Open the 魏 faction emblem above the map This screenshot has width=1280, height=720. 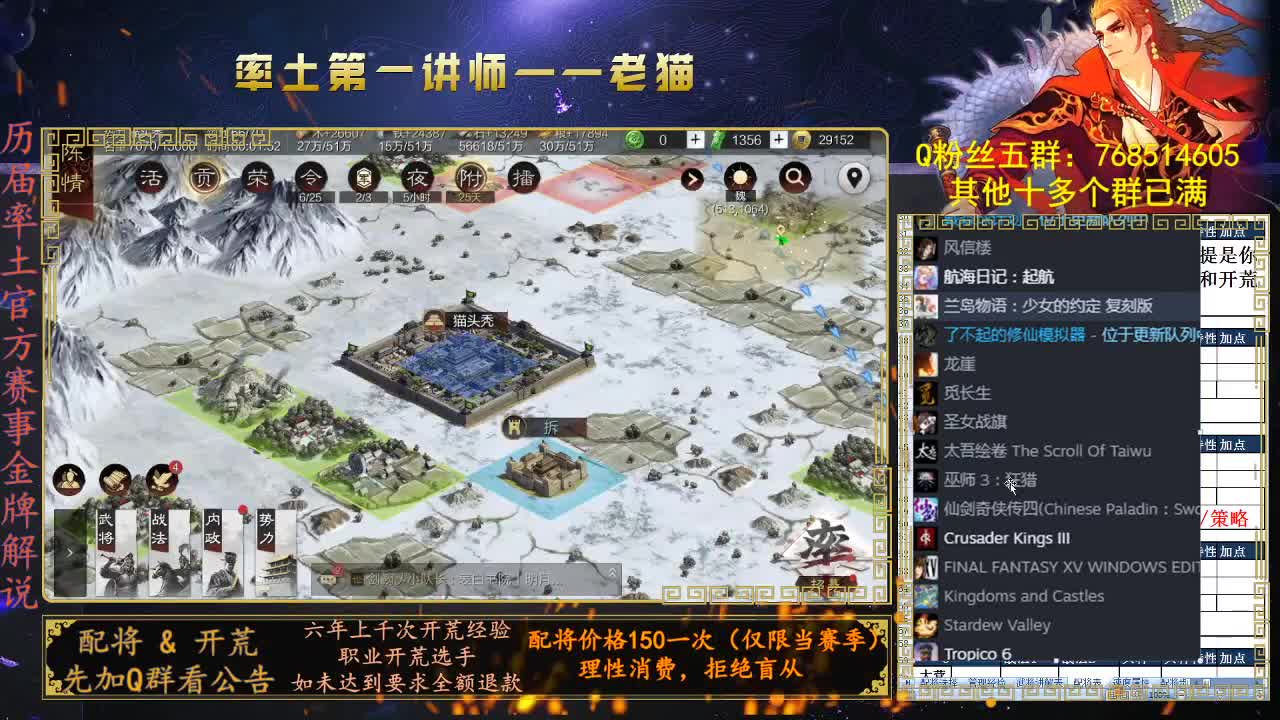click(x=740, y=178)
